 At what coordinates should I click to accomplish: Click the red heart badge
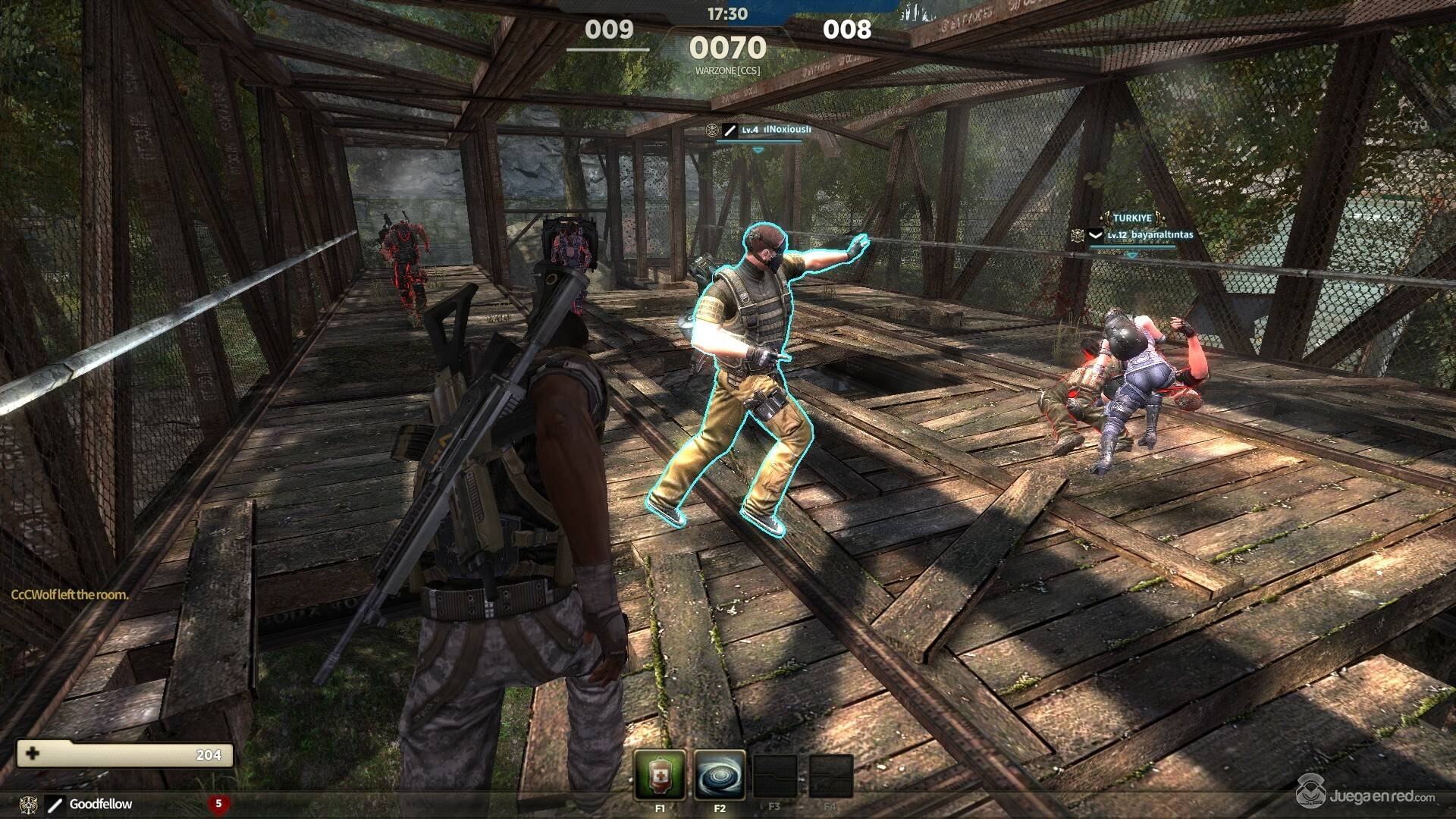[x=219, y=803]
